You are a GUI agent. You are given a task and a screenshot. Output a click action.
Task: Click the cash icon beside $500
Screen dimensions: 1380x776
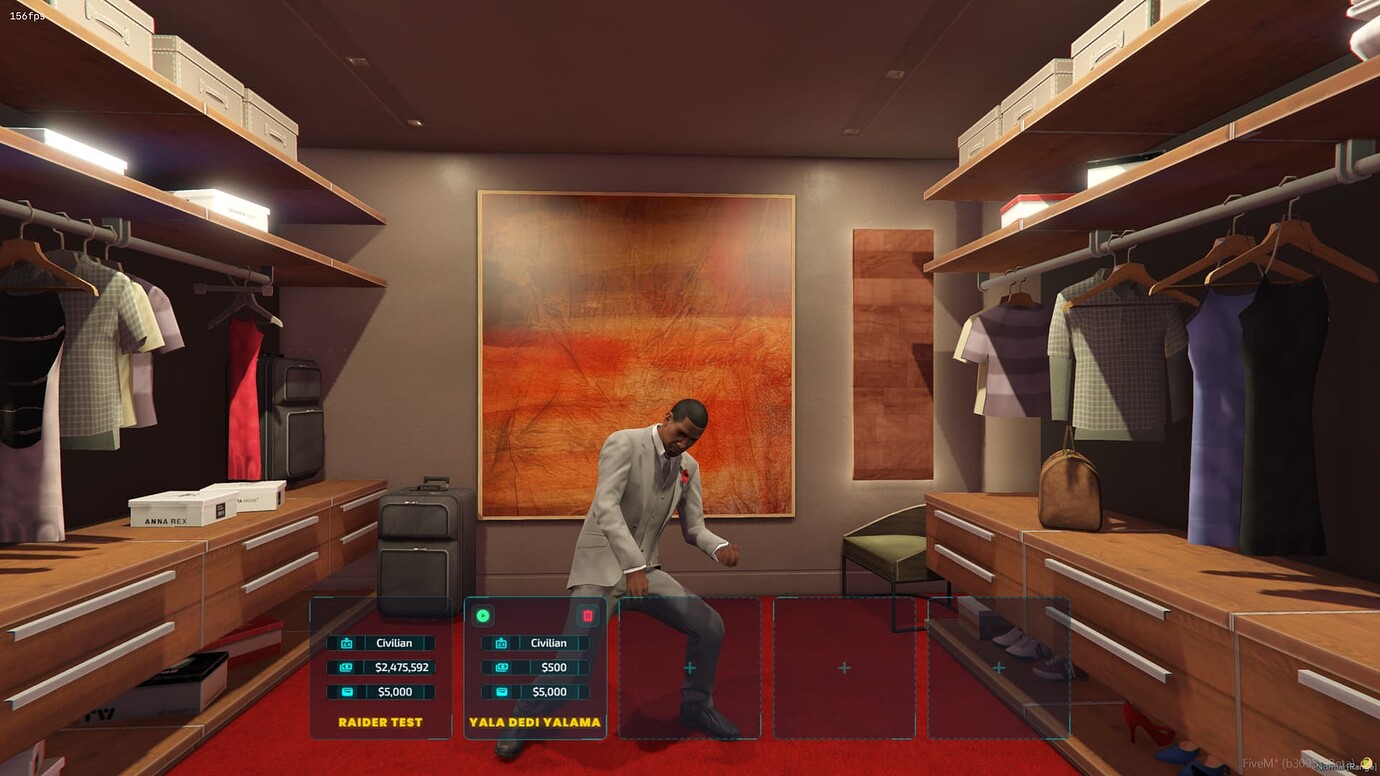tap(501, 667)
